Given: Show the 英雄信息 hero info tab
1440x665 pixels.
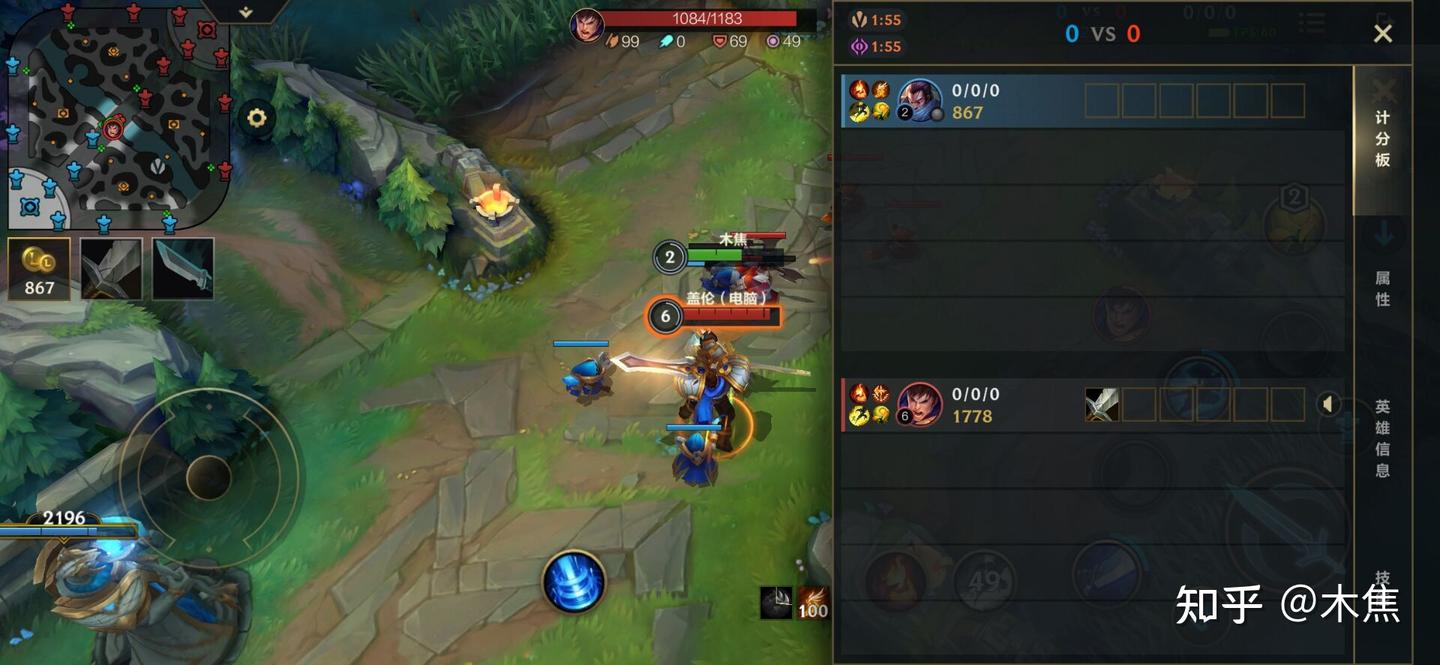Looking at the screenshot, I should 1382,438.
